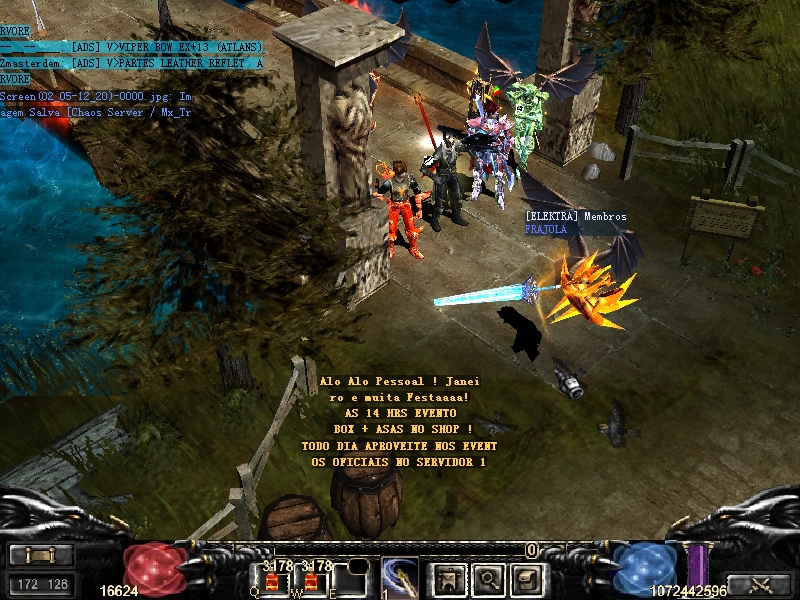Open the magnifying glass button
Viewport: 800px width, 600px height.
point(489,577)
